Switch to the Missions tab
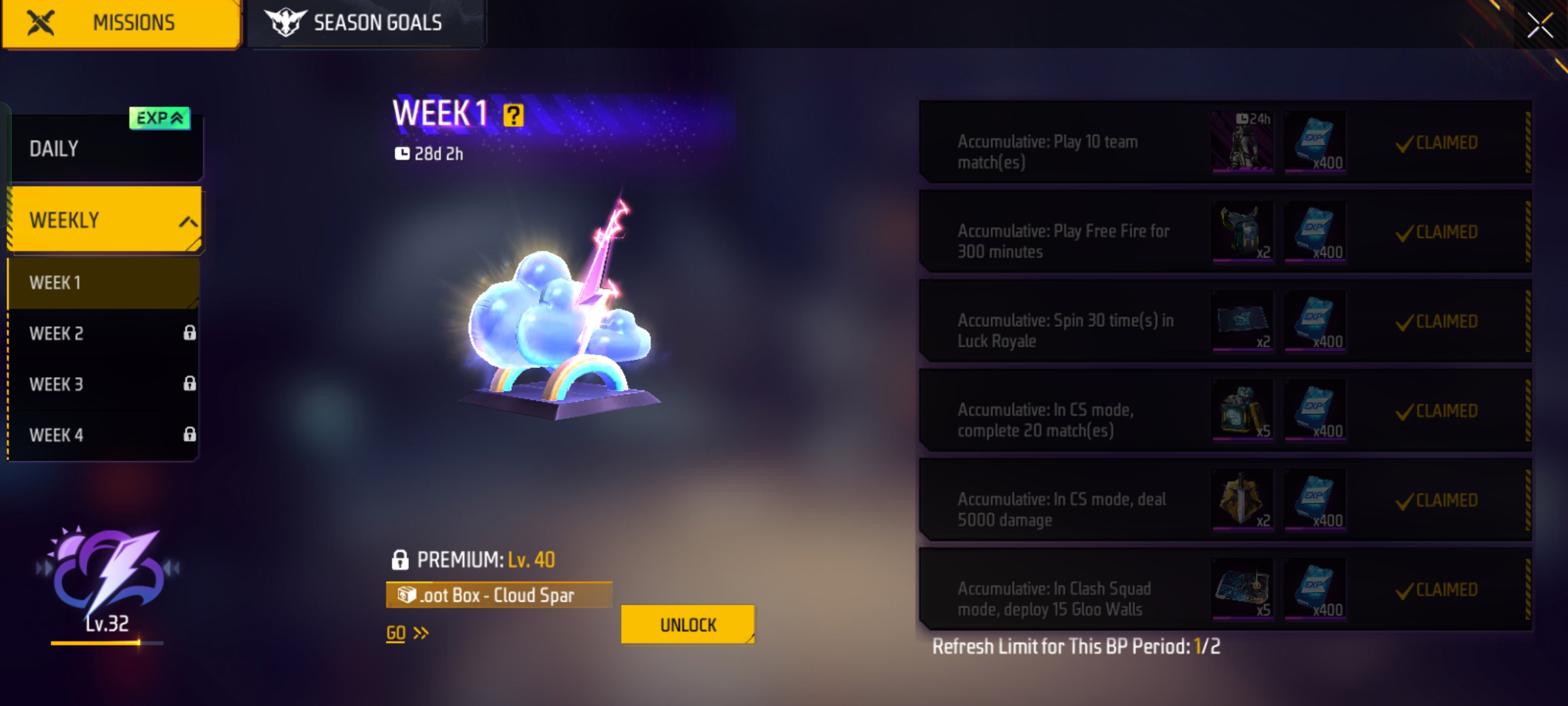This screenshot has height=706, width=1568. pyautogui.click(x=122, y=24)
